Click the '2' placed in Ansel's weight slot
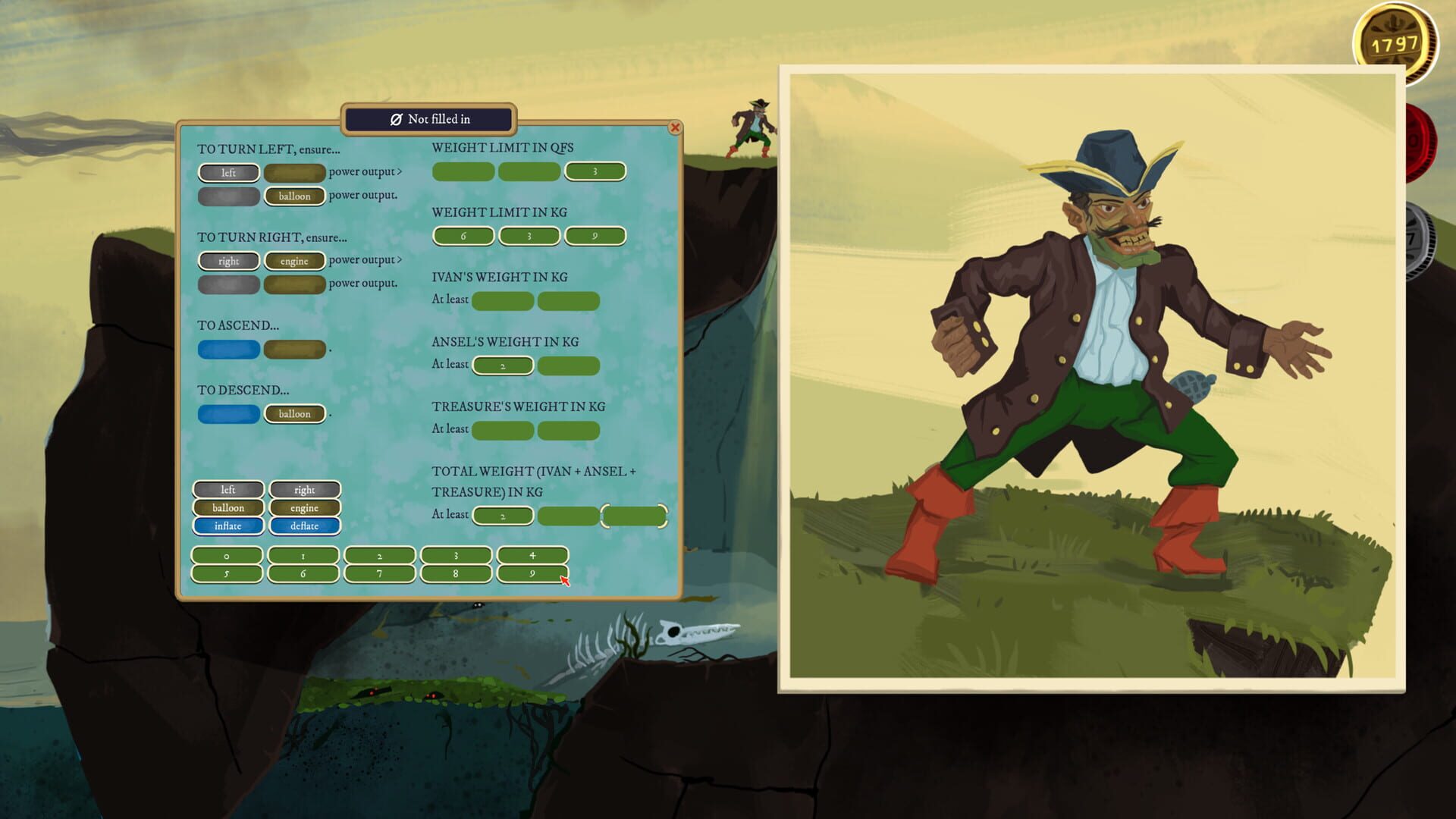 (x=502, y=366)
